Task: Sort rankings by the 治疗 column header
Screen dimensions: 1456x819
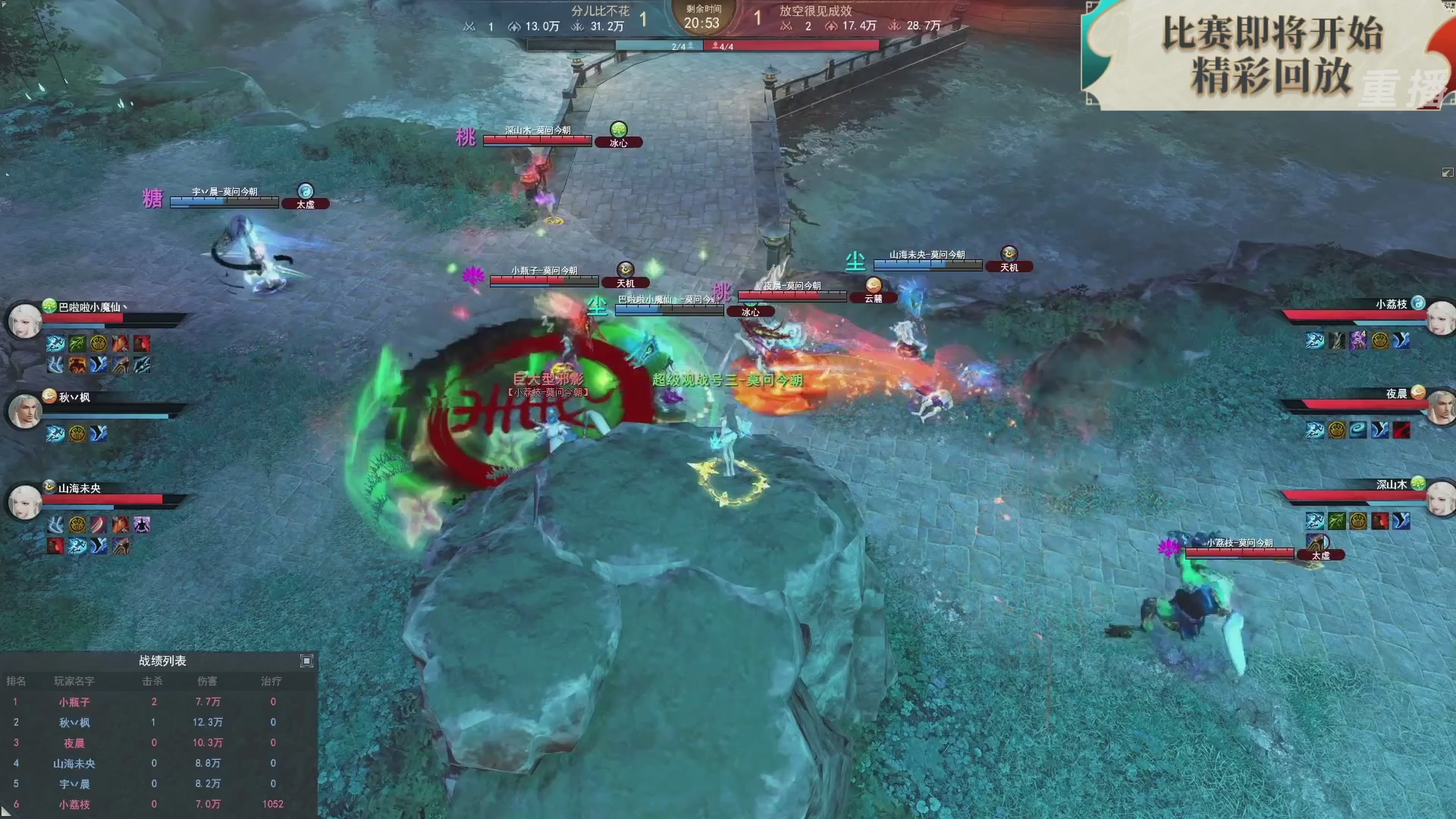Action: (273, 681)
